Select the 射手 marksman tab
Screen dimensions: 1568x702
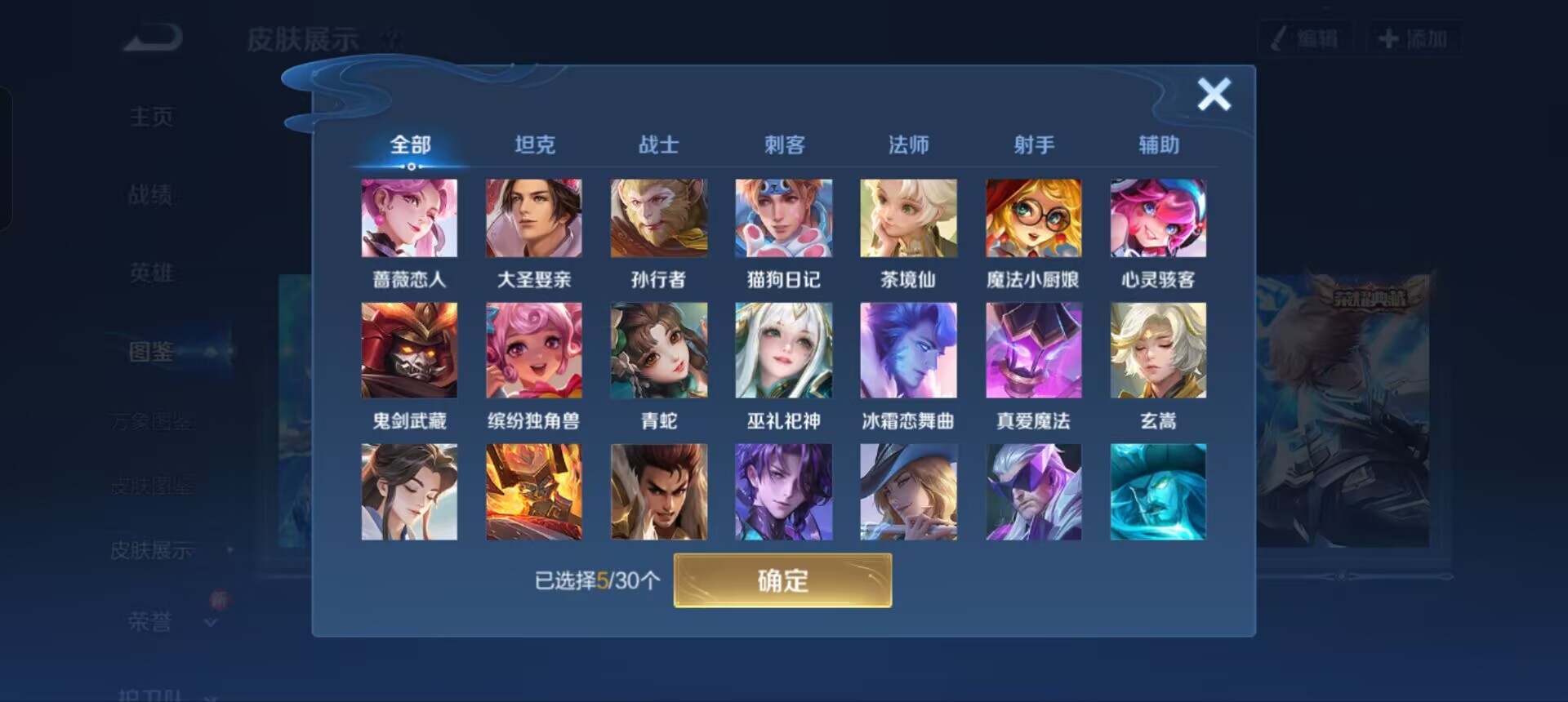(x=1034, y=144)
